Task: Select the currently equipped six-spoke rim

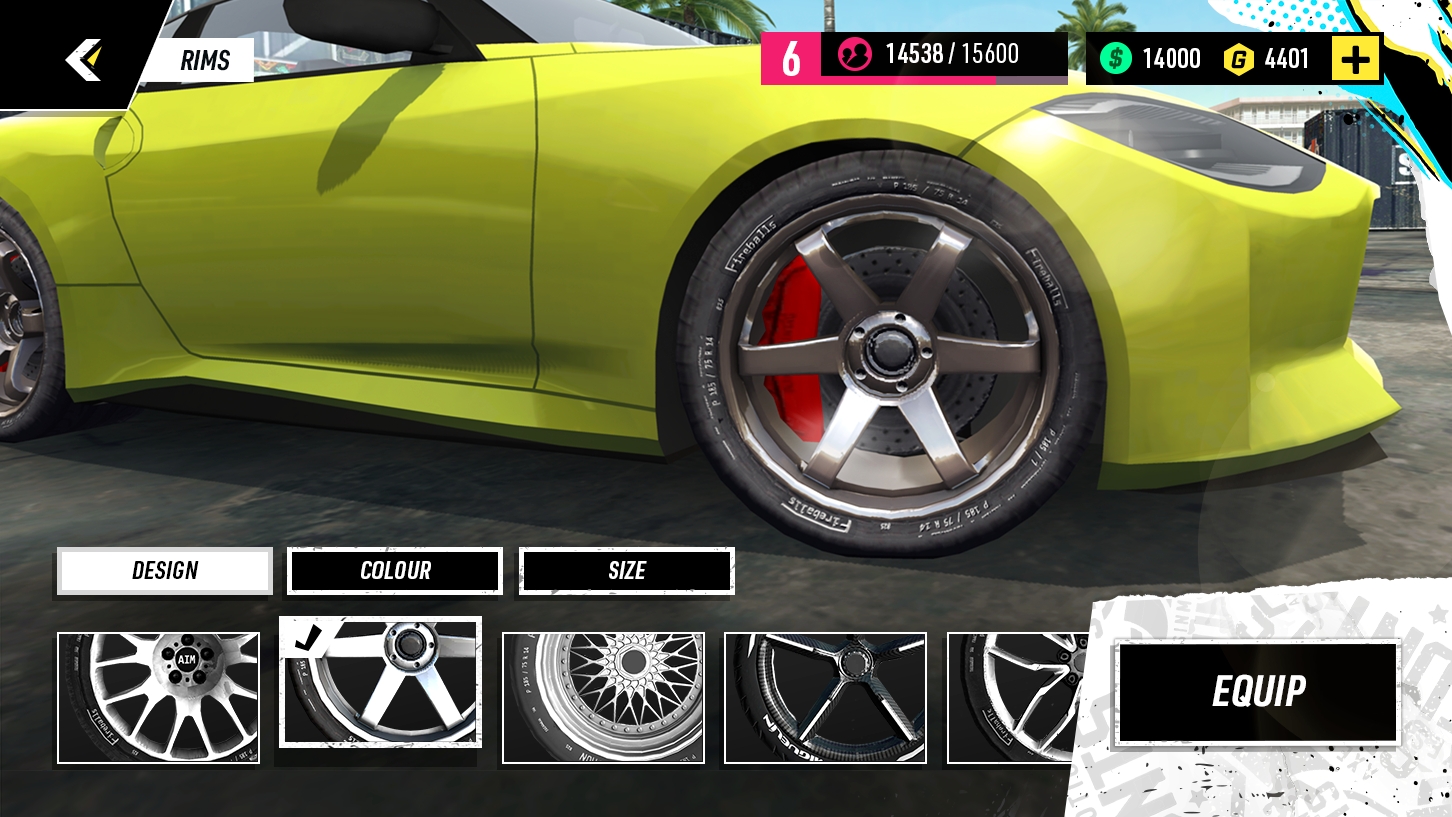Action: click(x=380, y=684)
